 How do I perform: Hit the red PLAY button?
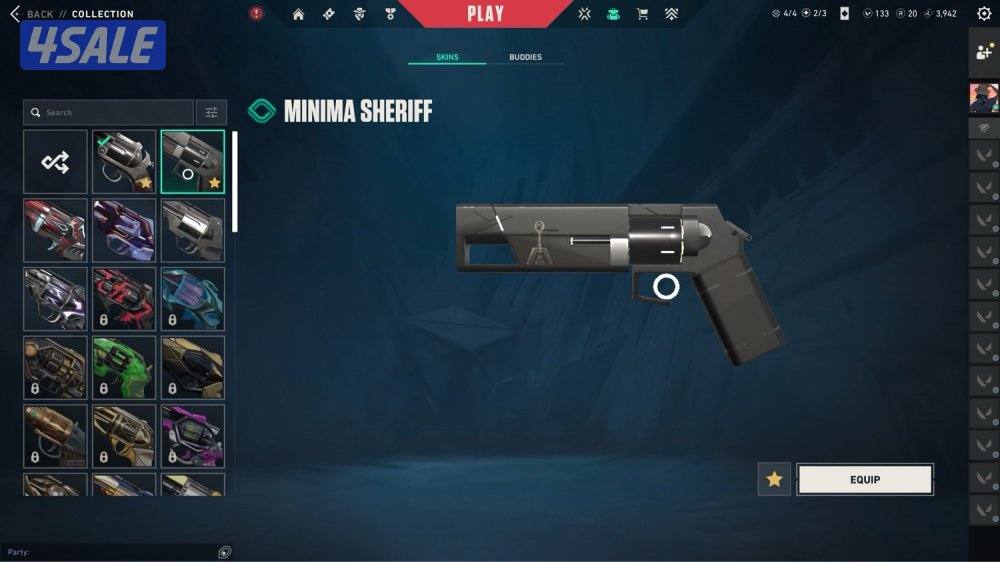coord(485,14)
